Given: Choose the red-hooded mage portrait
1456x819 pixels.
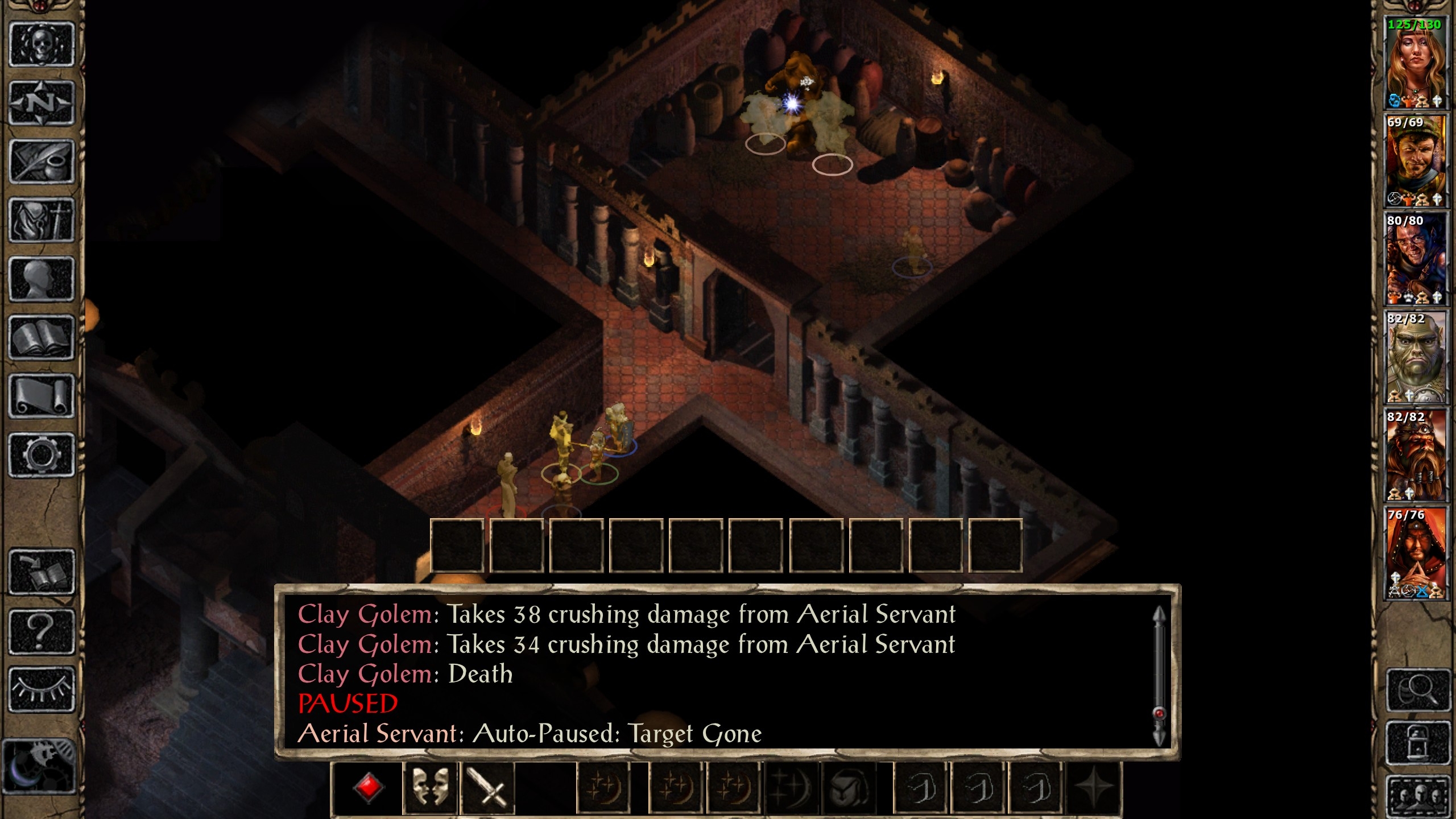Looking at the screenshot, I should pos(1415,553).
